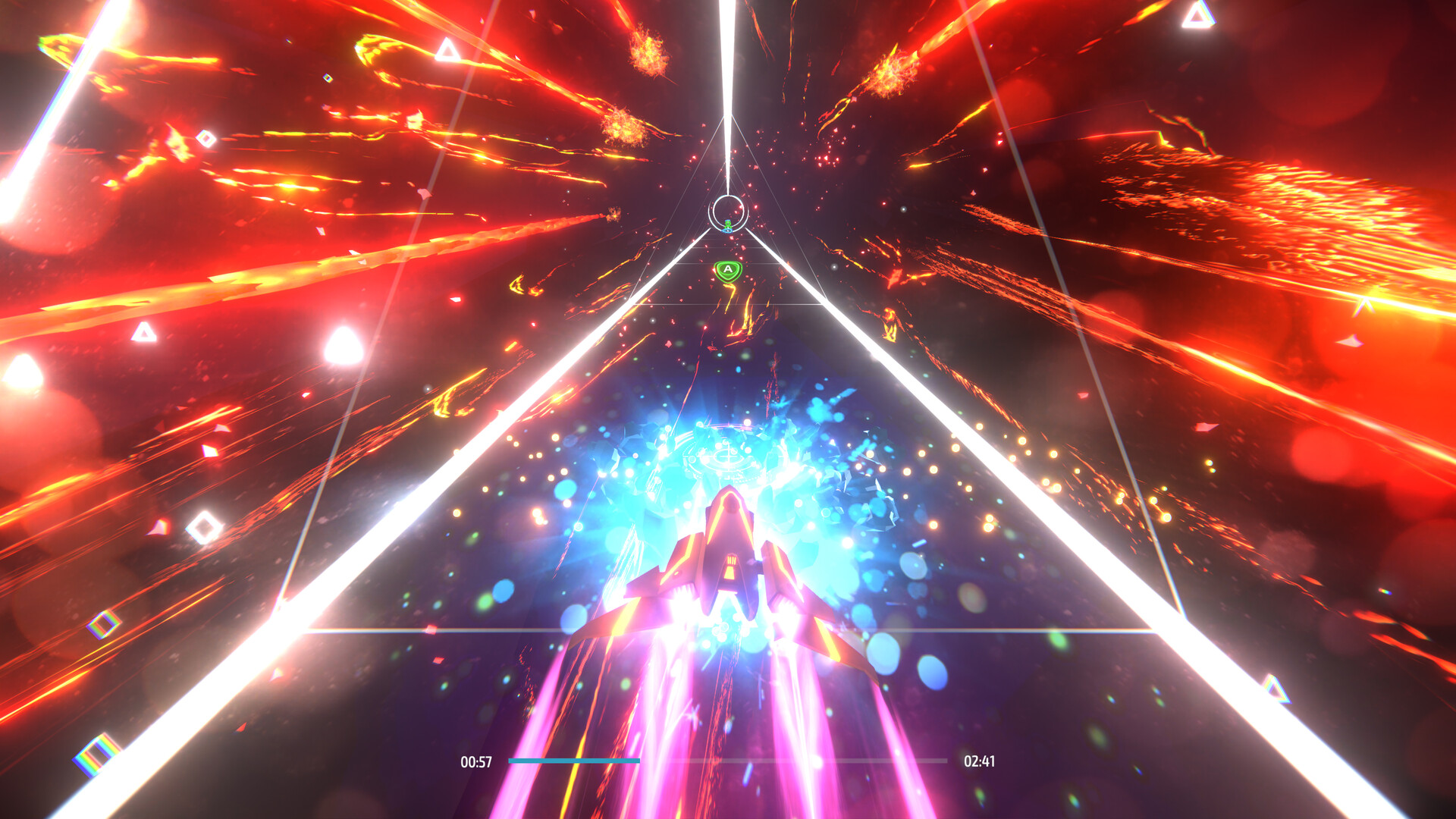Select the green character inside the ring

[727, 225]
